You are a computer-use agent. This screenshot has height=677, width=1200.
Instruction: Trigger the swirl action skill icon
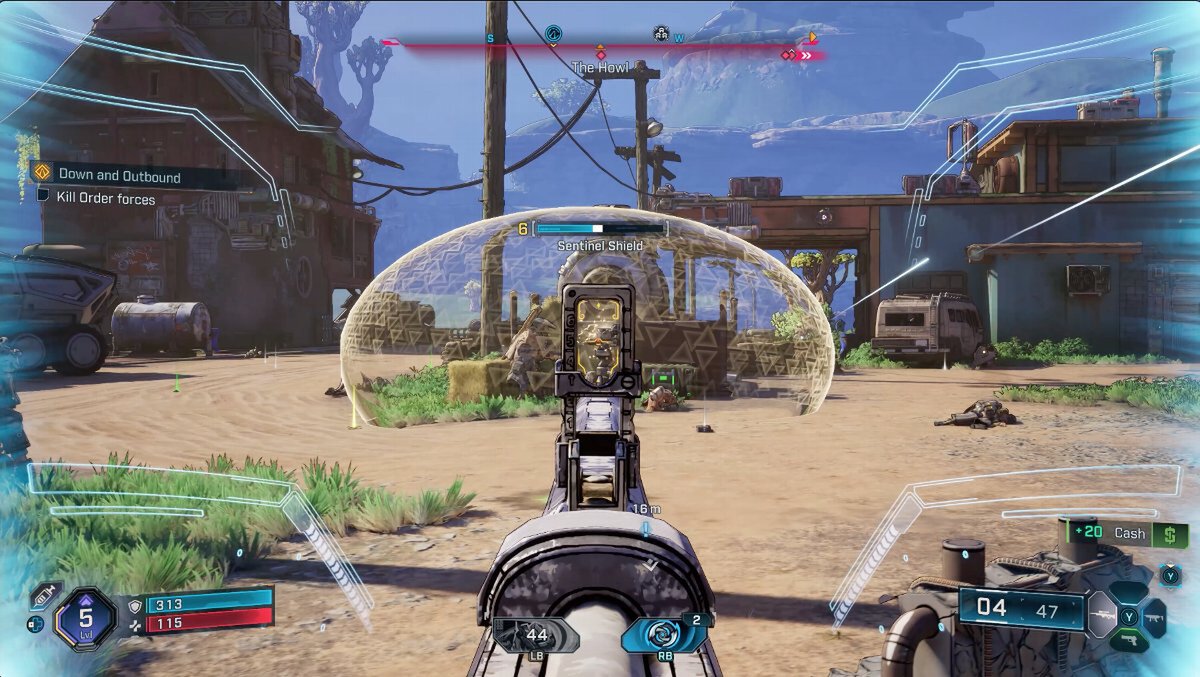point(662,636)
